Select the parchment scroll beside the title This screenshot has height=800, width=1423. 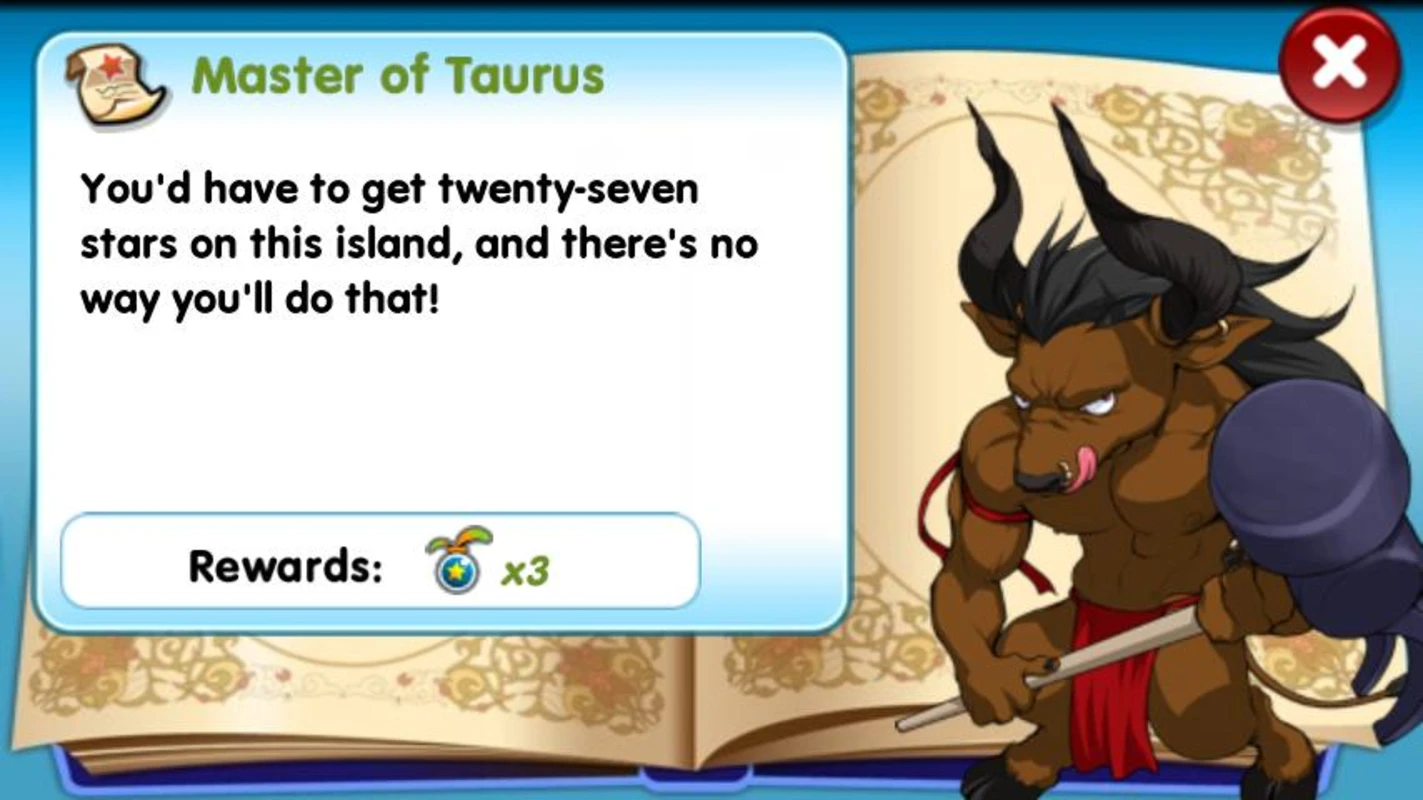113,80
